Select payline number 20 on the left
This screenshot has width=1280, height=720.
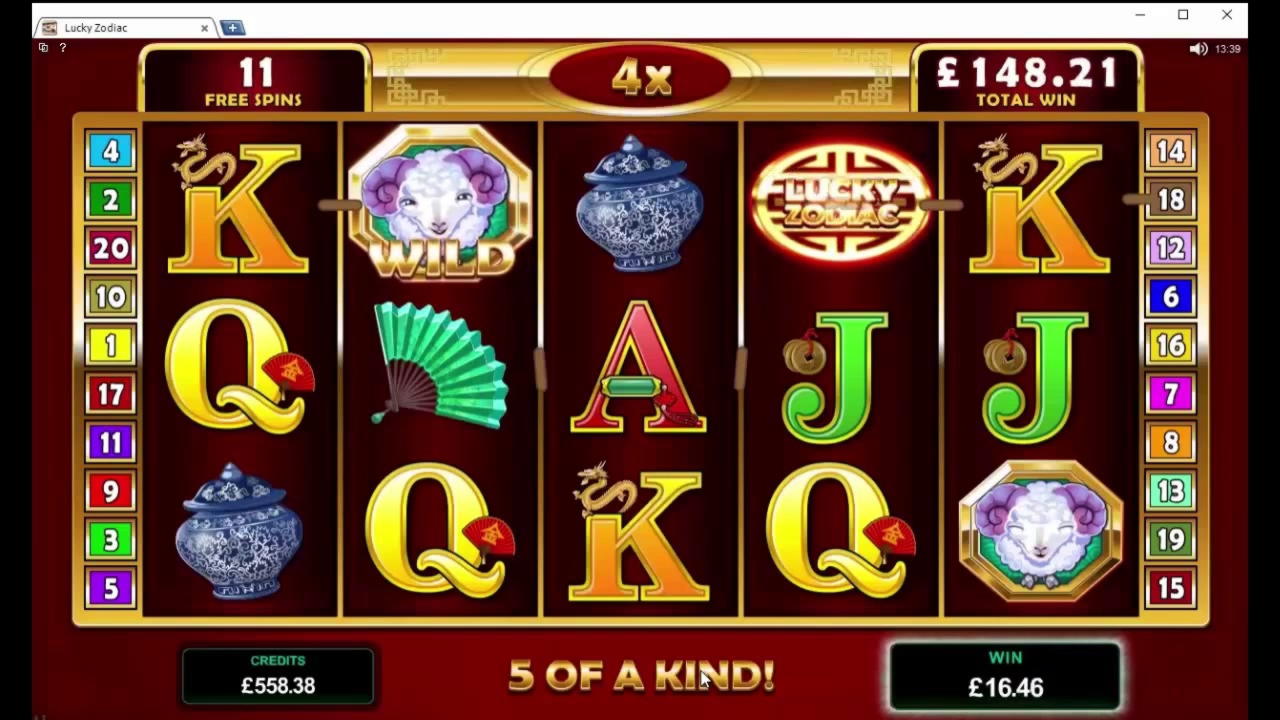click(x=110, y=248)
